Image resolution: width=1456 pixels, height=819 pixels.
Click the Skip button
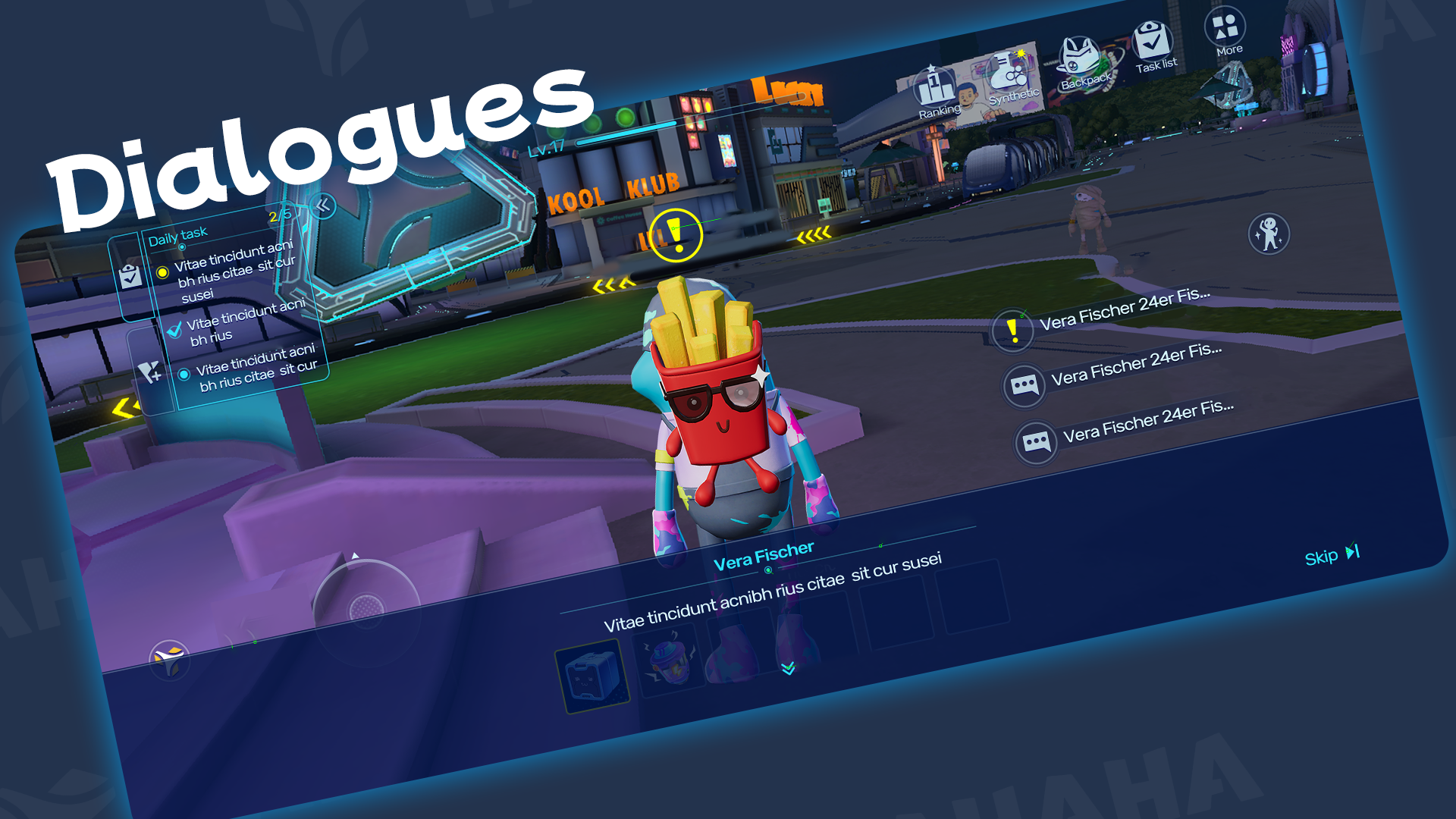click(1329, 555)
